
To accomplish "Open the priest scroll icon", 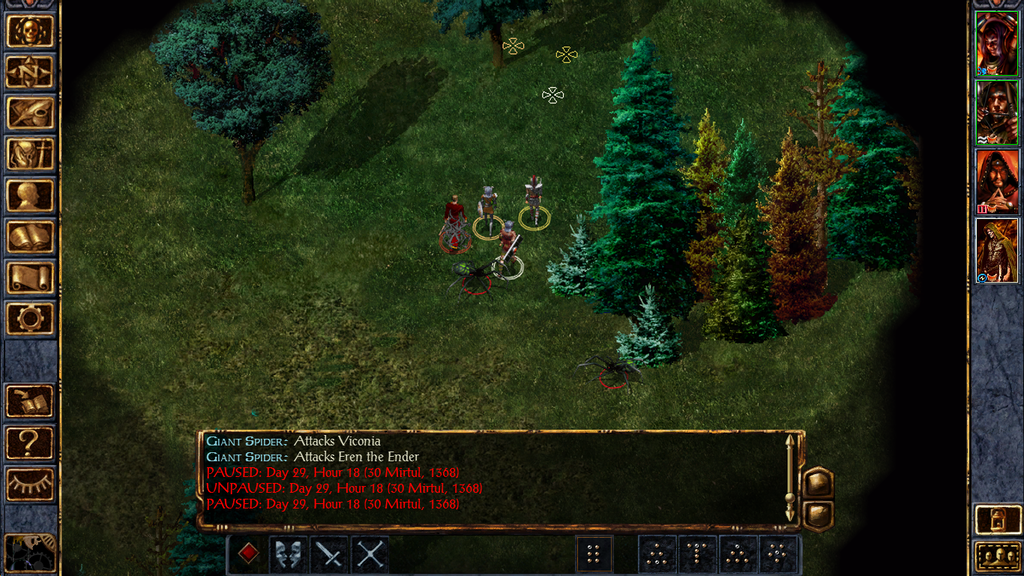I will pyautogui.click(x=30, y=278).
